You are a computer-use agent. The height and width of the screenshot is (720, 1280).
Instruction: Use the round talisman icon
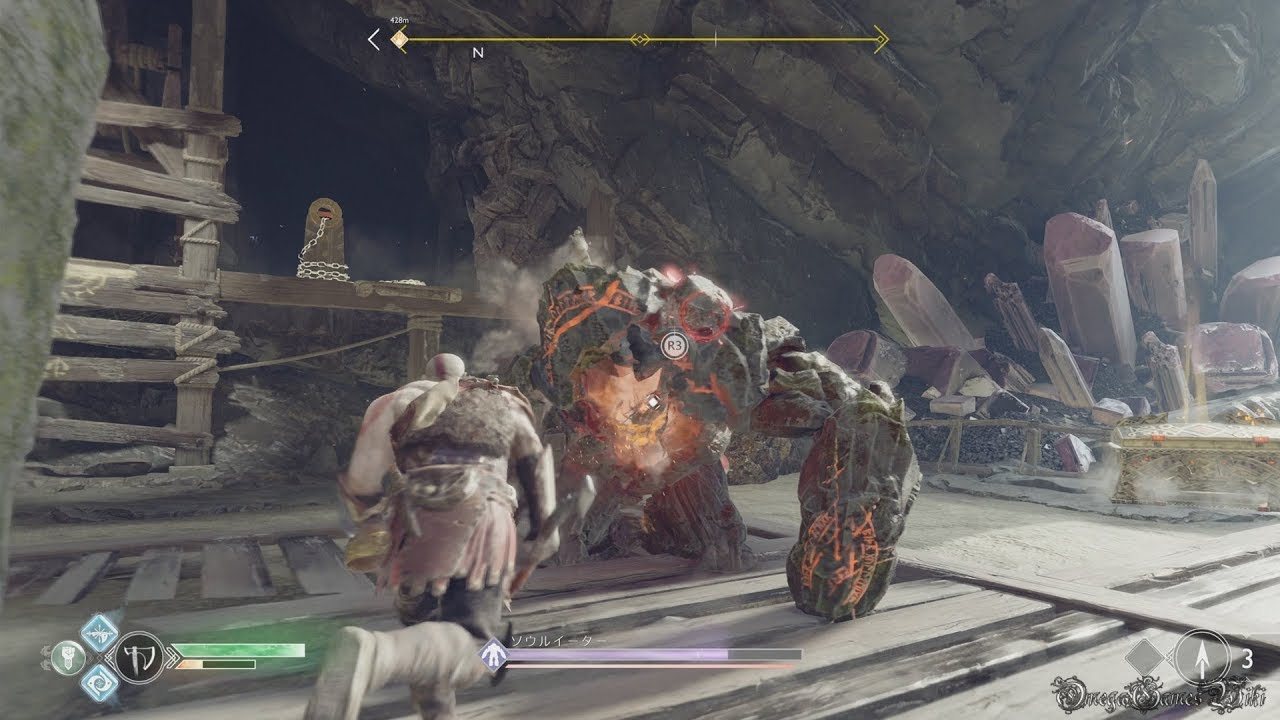pyautogui.click(x=67, y=656)
